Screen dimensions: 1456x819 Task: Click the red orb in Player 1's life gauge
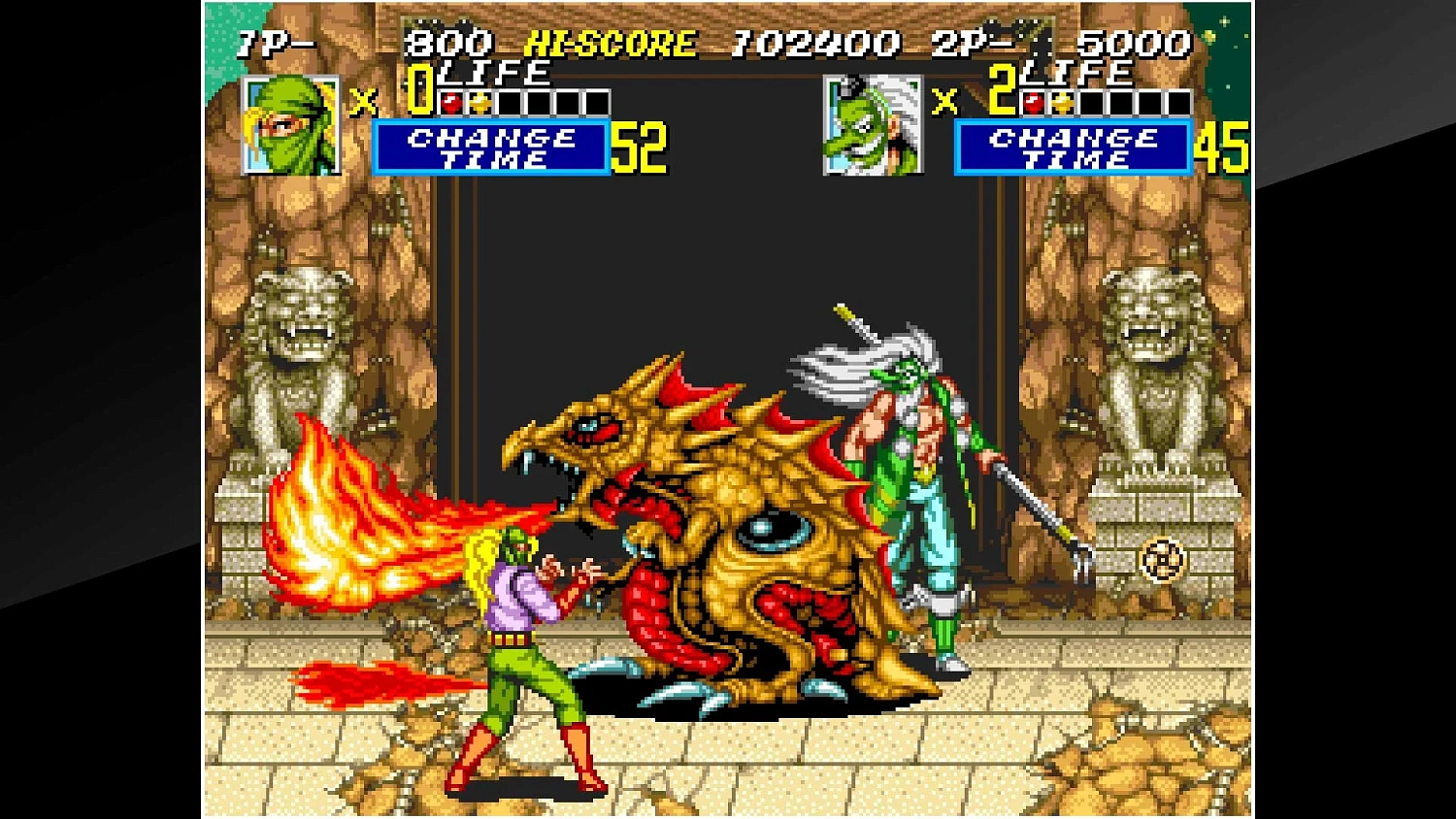(449, 100)
